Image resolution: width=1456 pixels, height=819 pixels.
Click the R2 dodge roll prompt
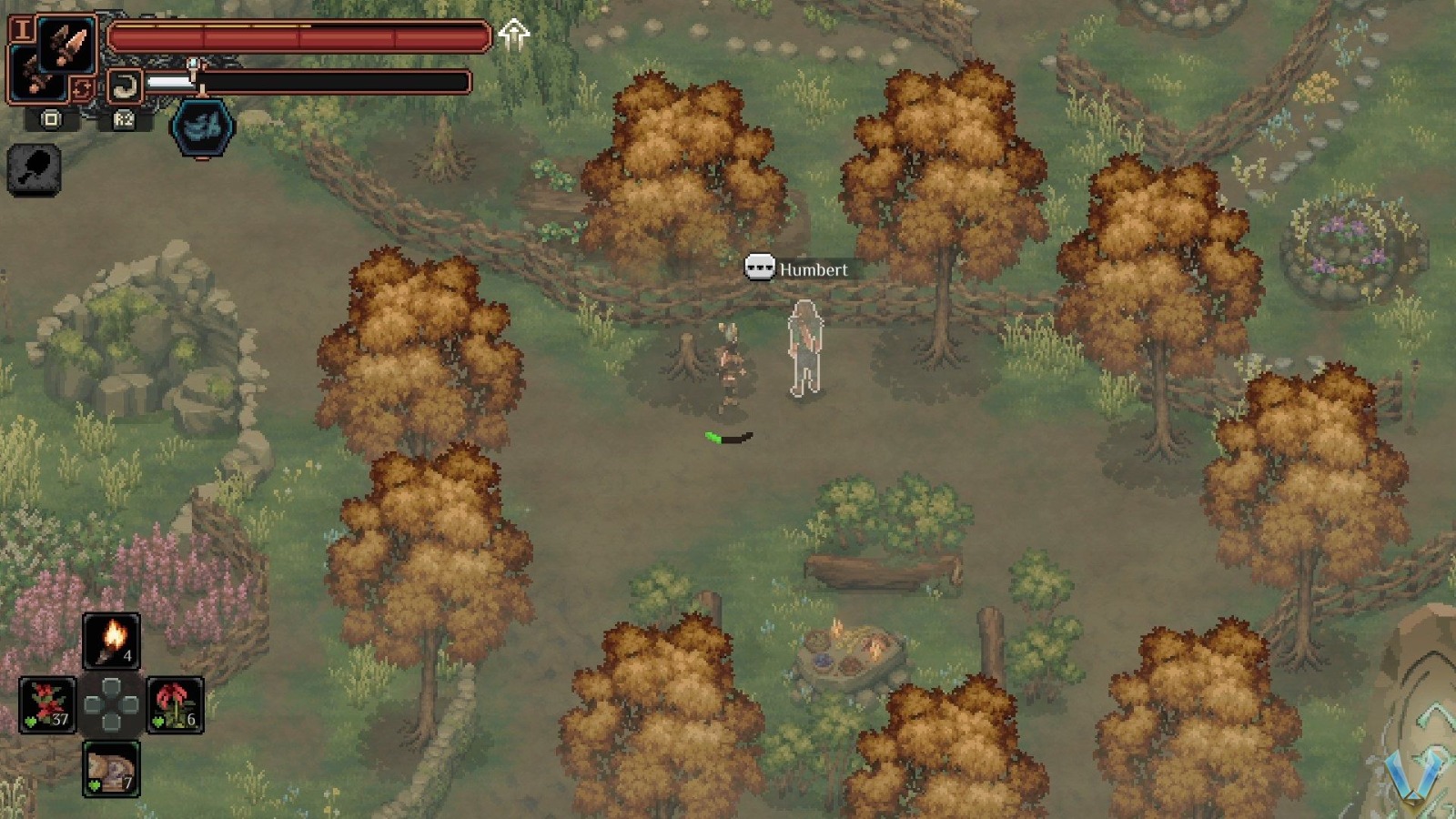(124, 121)
